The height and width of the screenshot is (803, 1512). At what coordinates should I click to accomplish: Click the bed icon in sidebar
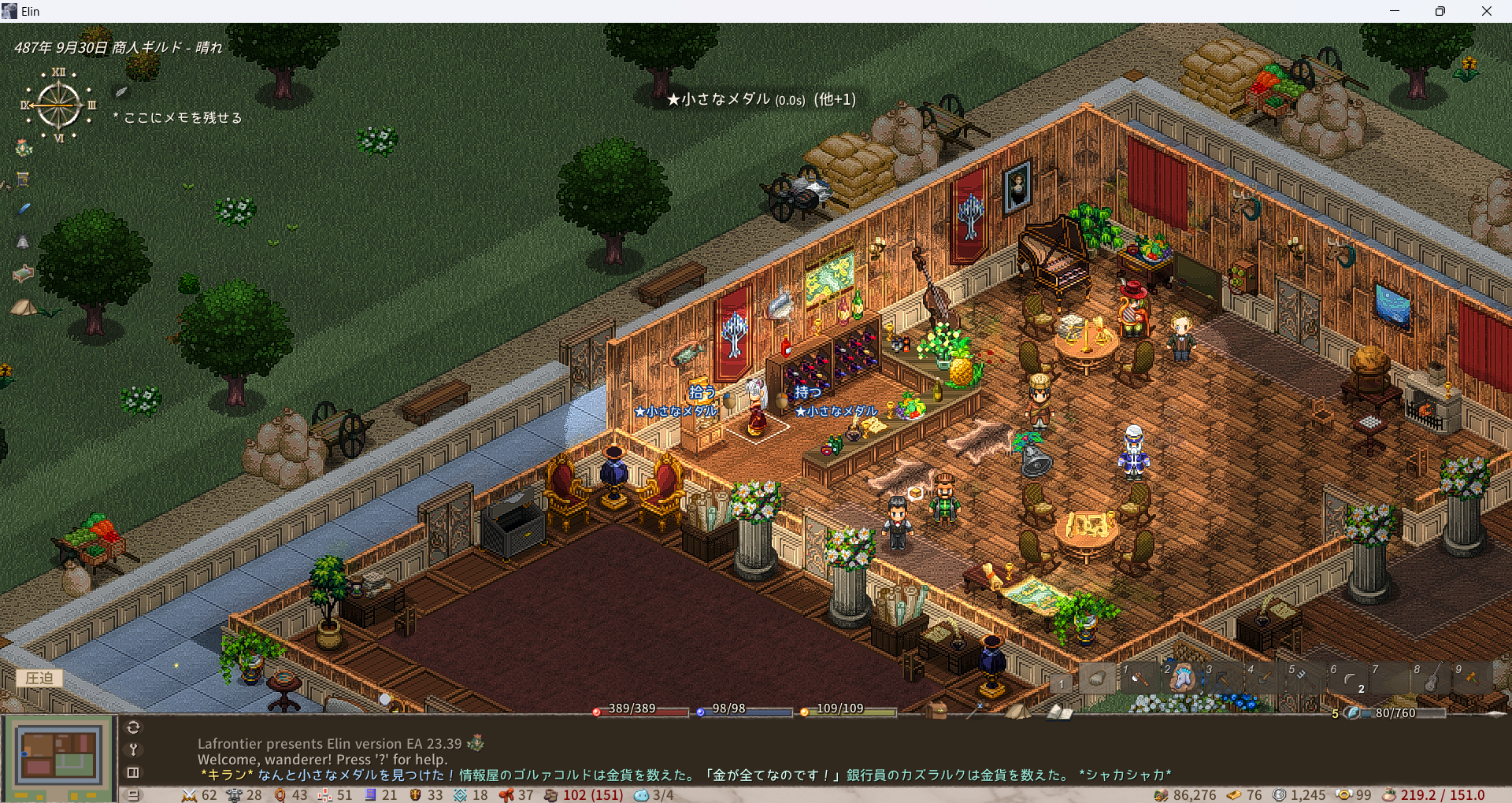(x=24, y=273)
